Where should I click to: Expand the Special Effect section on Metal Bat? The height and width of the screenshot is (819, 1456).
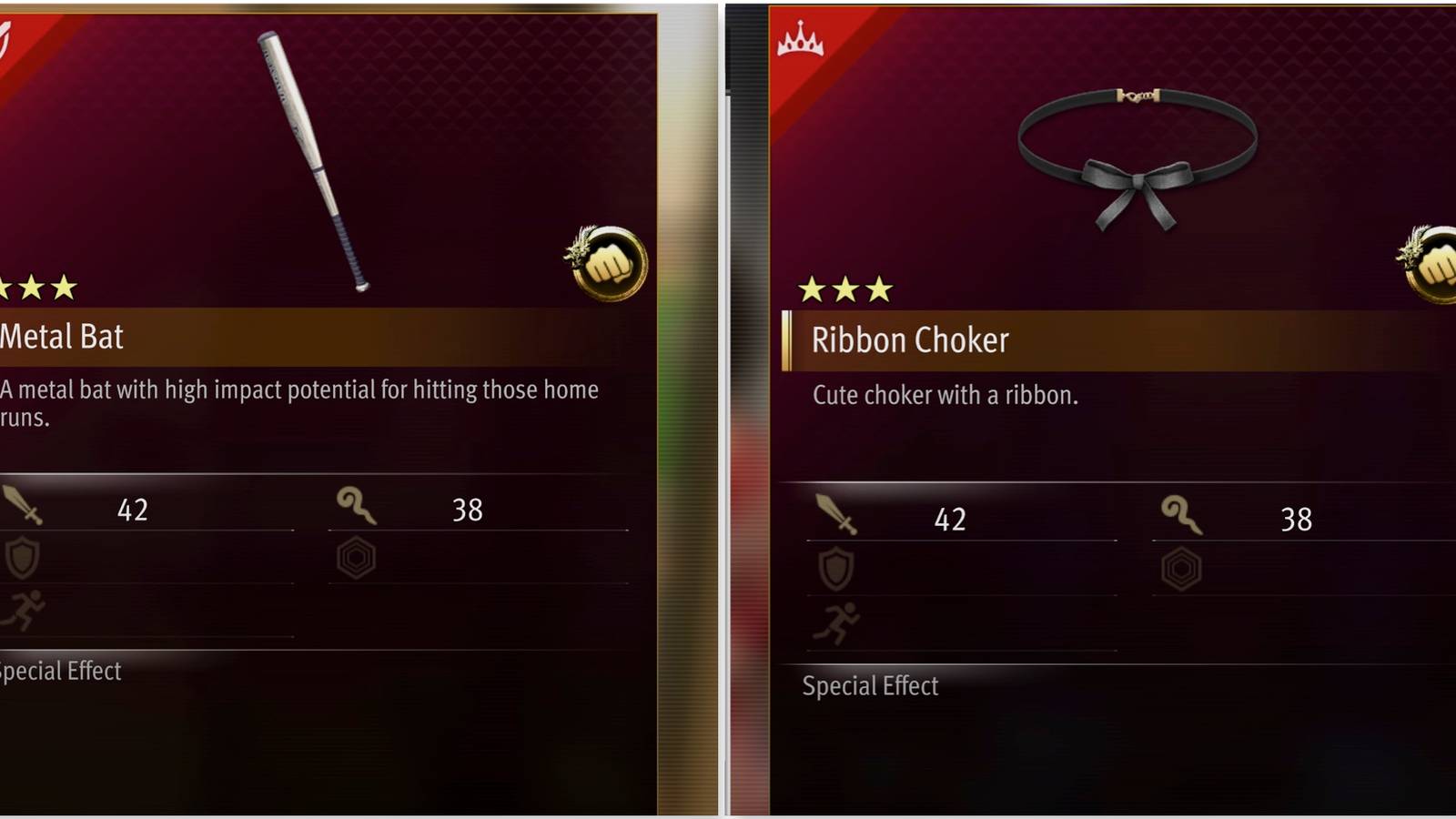[x=59, y=672]
